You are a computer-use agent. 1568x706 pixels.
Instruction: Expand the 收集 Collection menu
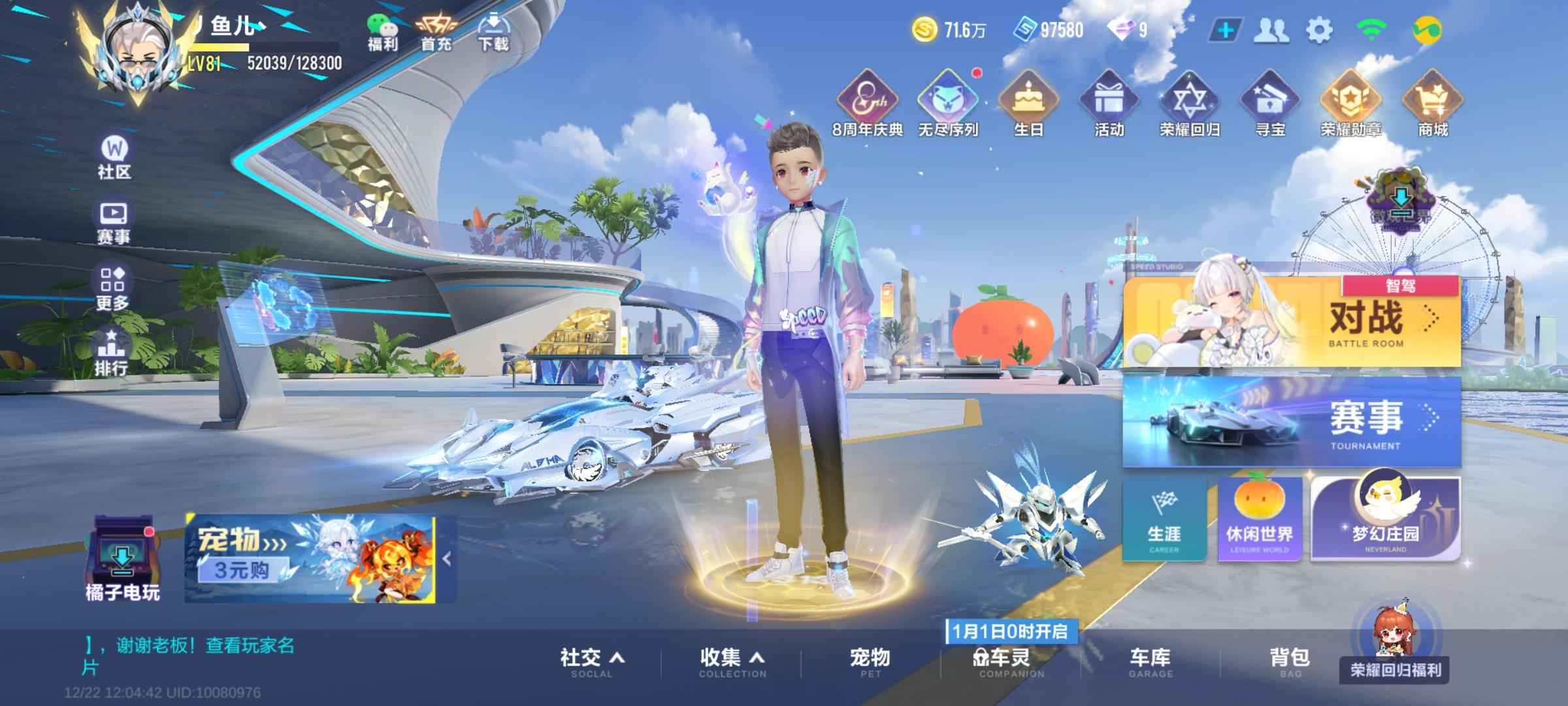pos(732,662)
